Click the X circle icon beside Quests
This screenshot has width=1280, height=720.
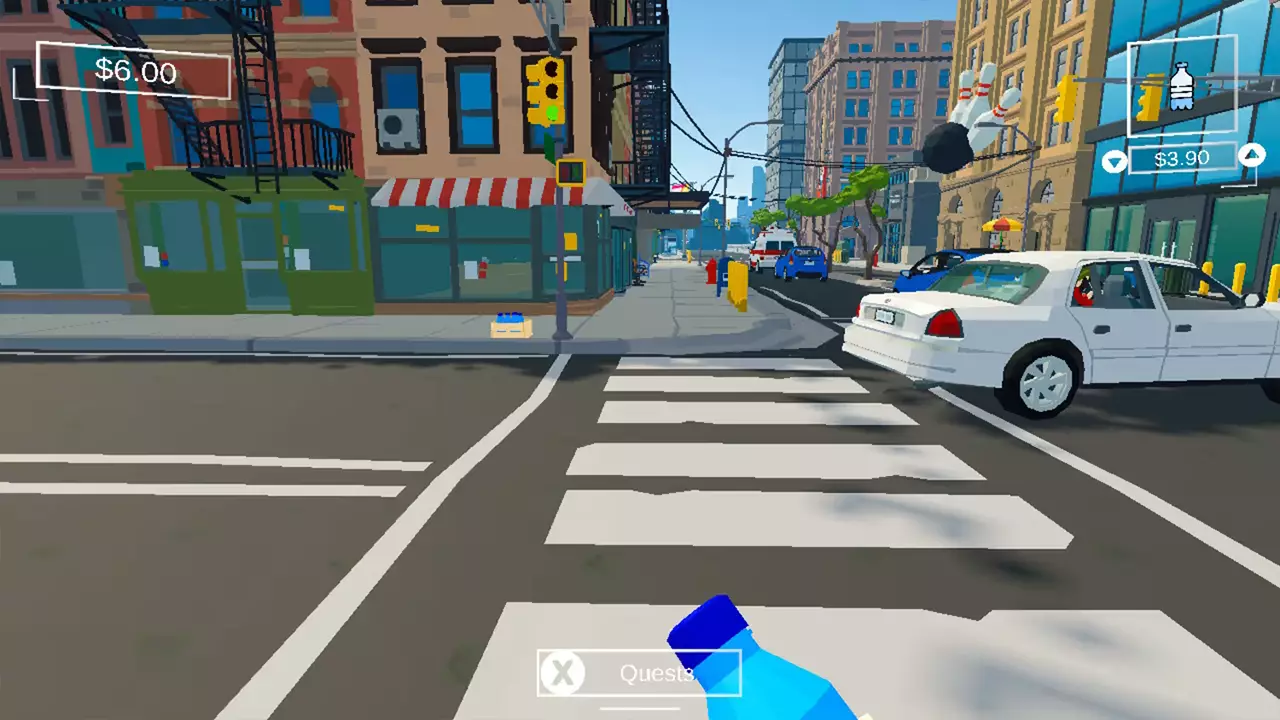tap(562, 673)
